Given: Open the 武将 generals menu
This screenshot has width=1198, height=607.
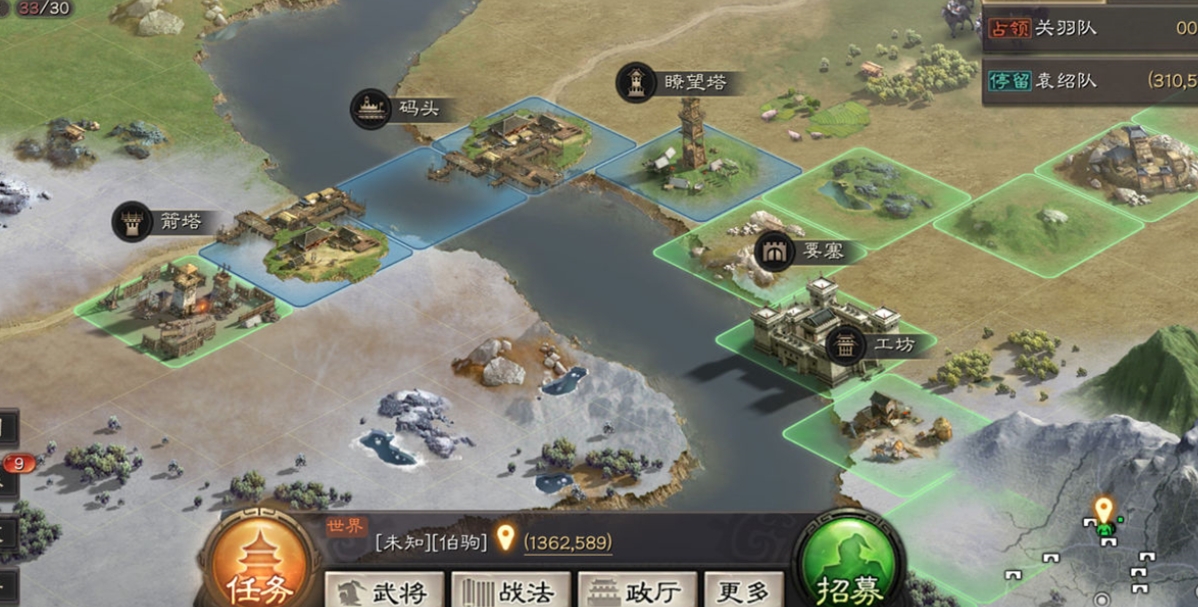Looking at the screenshot, I should tap(384, 590).
